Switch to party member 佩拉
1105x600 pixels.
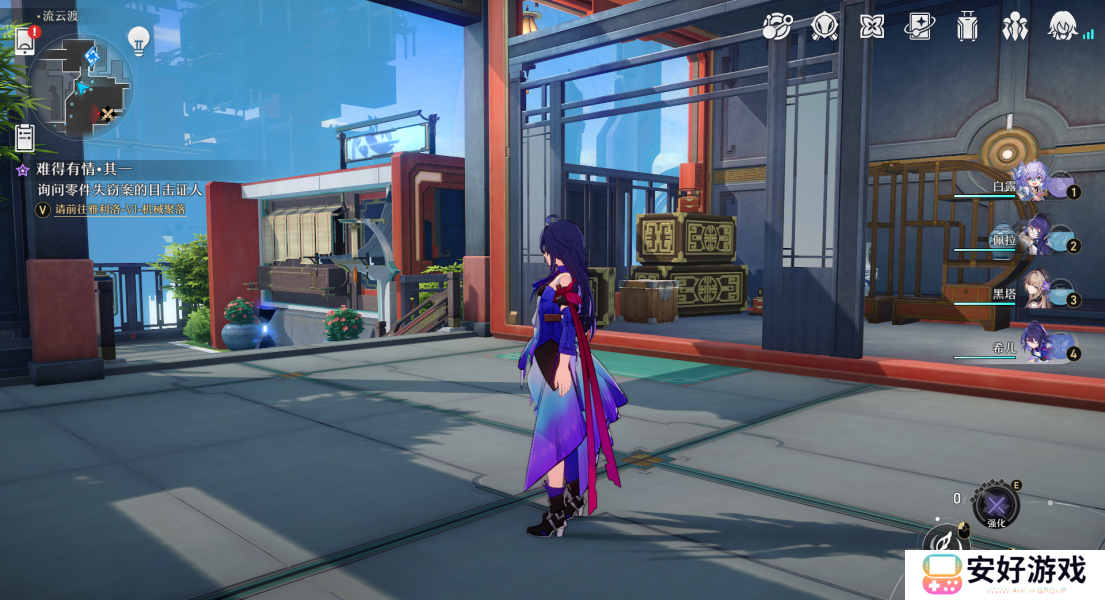[1030, 238]
